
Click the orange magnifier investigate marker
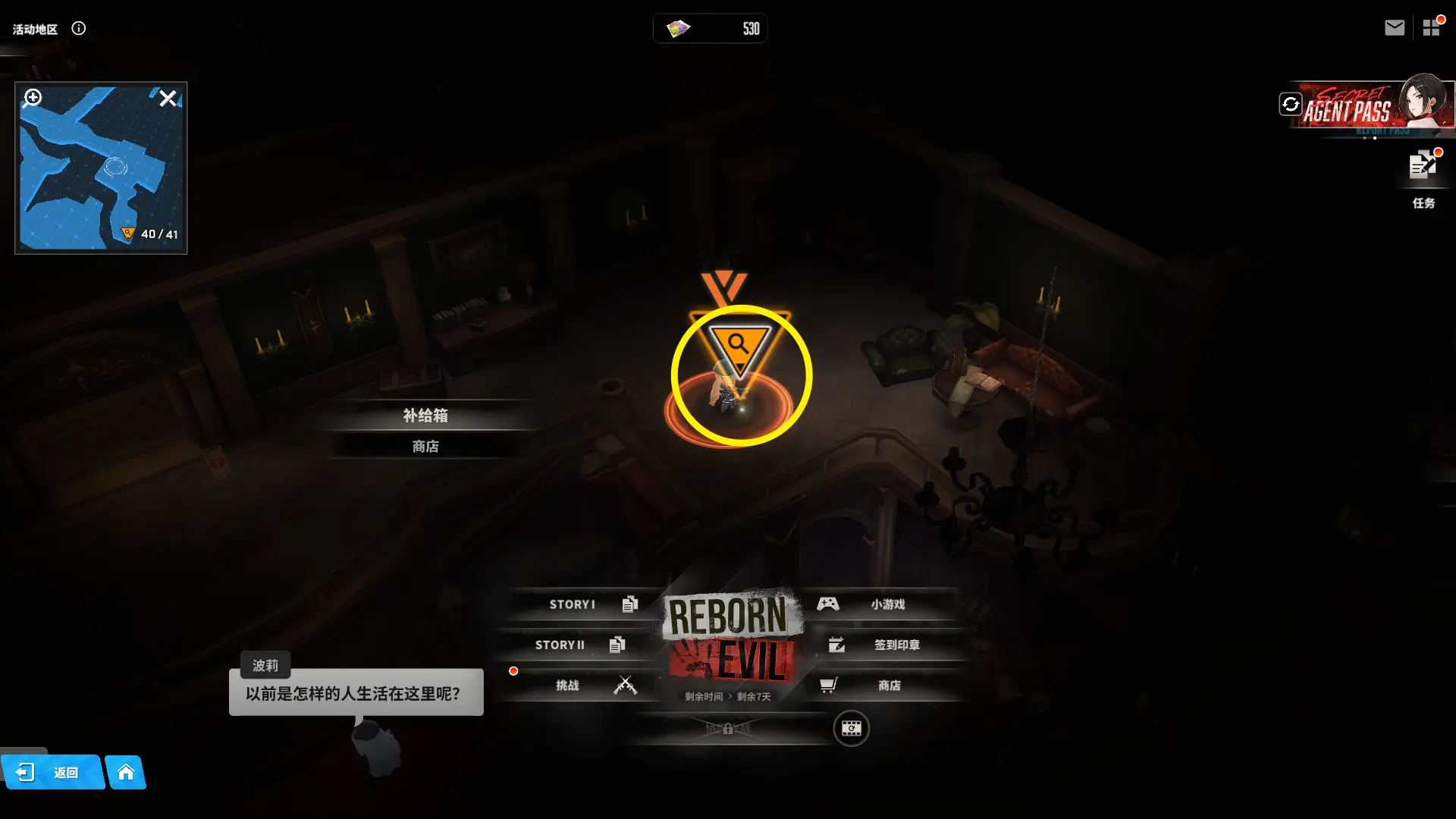[x=739, y=346]
